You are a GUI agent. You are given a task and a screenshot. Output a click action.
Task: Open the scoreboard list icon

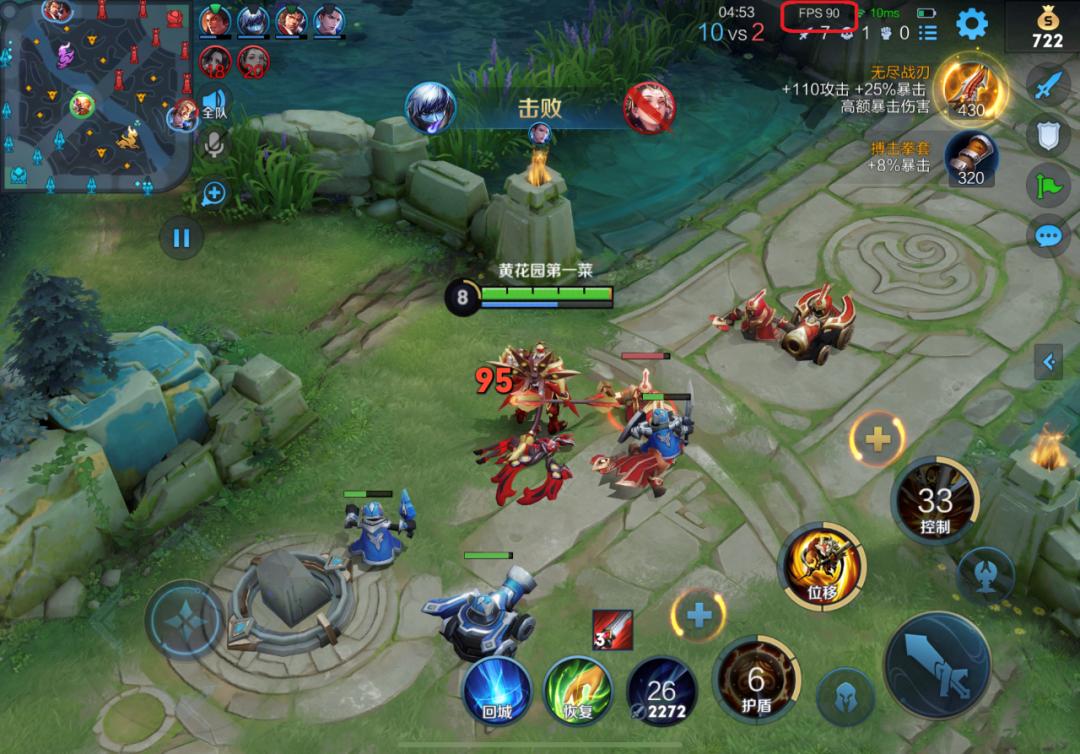click(x=928, y=33)
